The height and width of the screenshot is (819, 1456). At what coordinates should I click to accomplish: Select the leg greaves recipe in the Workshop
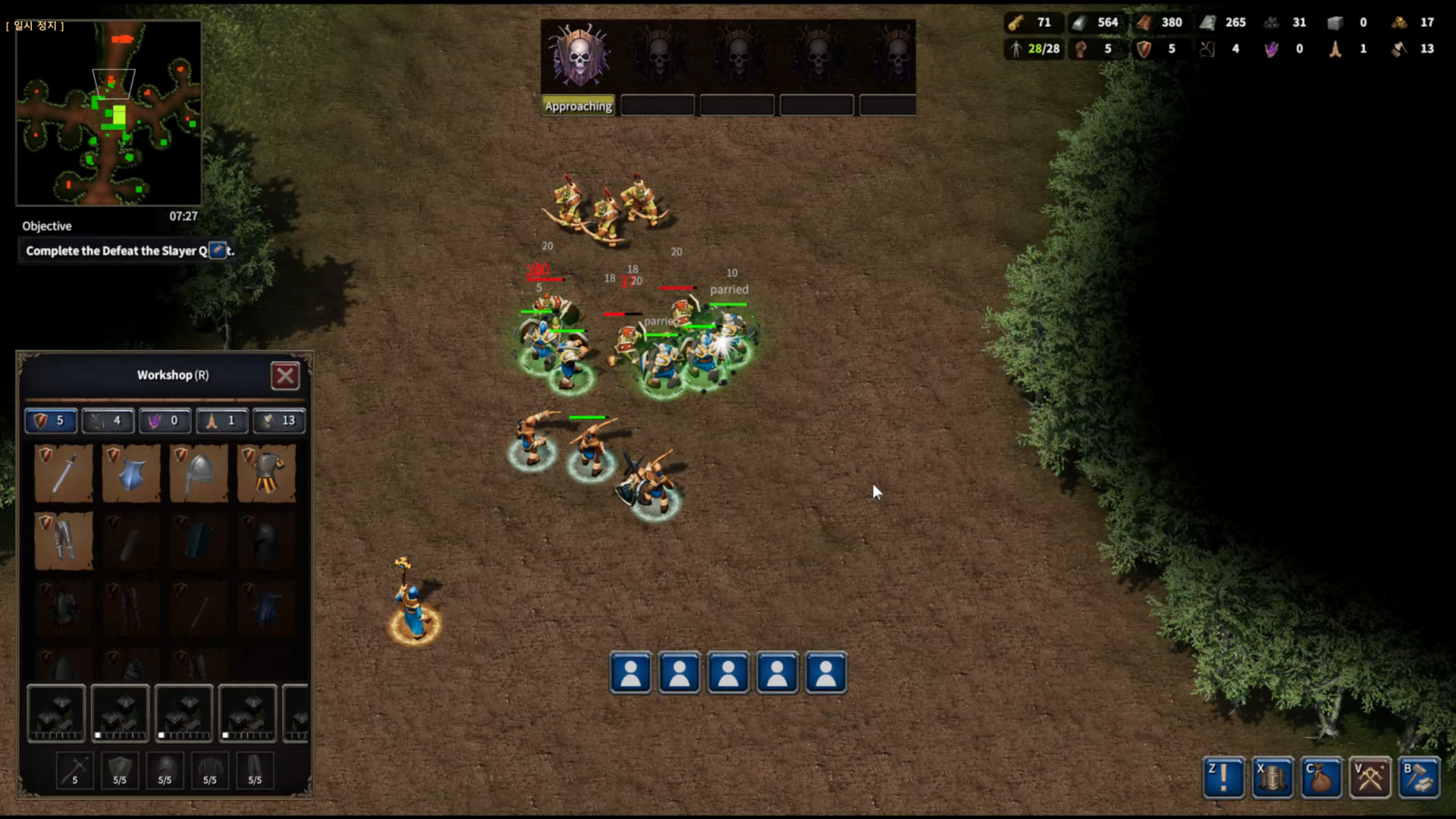(x=64, y=540)
